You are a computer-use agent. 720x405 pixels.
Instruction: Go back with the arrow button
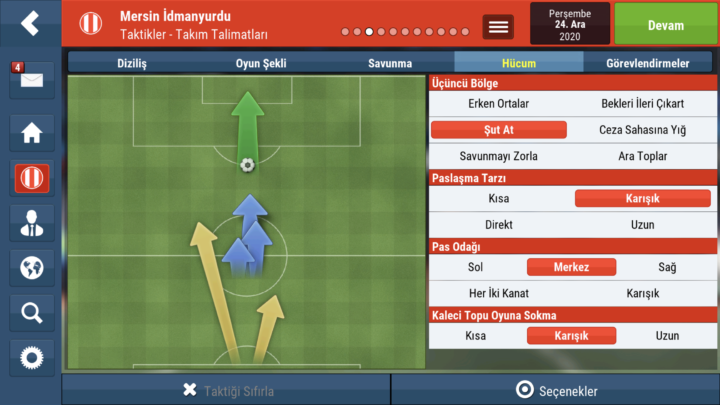[x=30, y=23]
